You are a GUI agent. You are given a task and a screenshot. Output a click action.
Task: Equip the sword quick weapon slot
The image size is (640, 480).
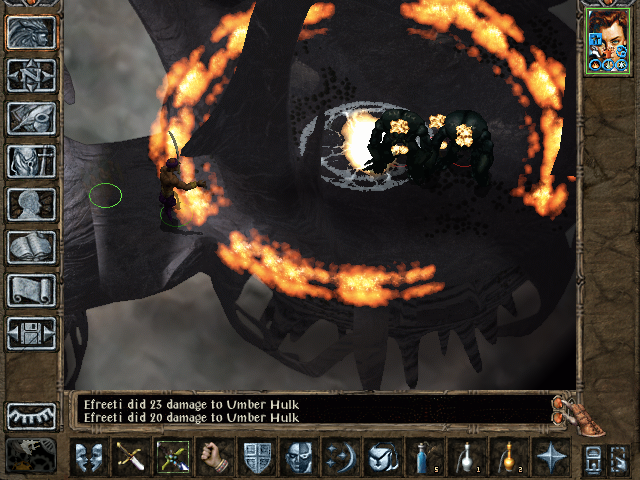point(131,459)
